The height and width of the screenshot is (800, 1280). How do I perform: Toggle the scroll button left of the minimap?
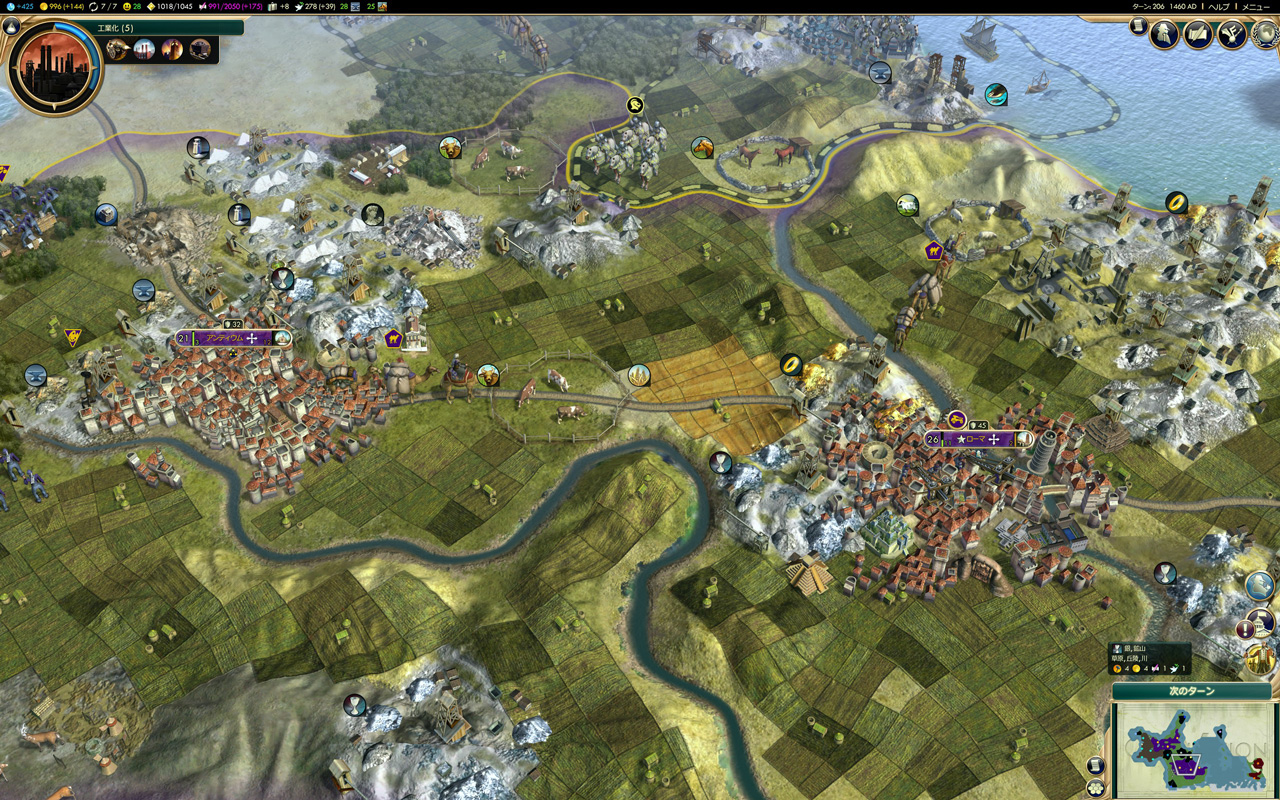1096,766
